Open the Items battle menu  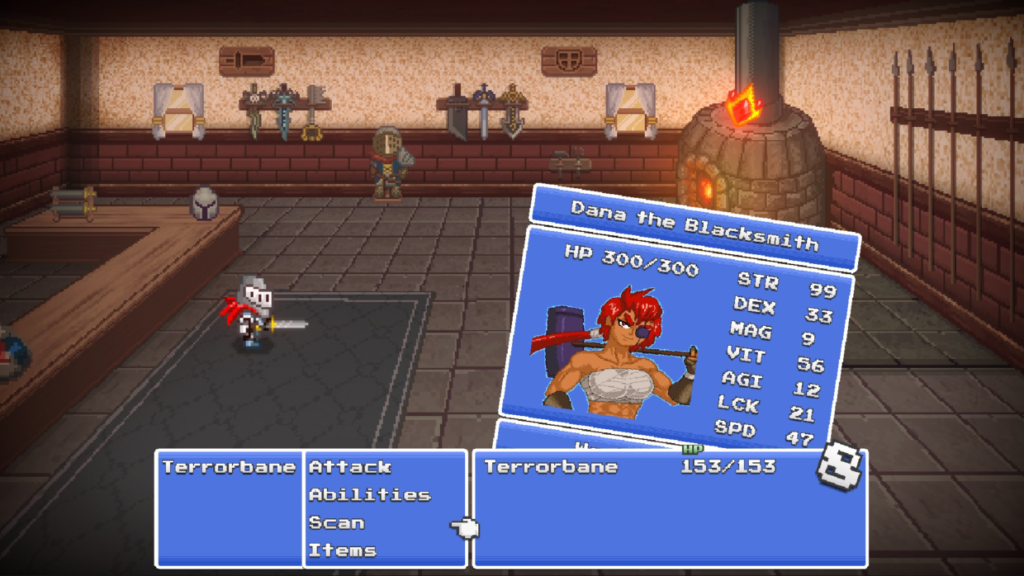pyautogui.click(x=342, y=550)
